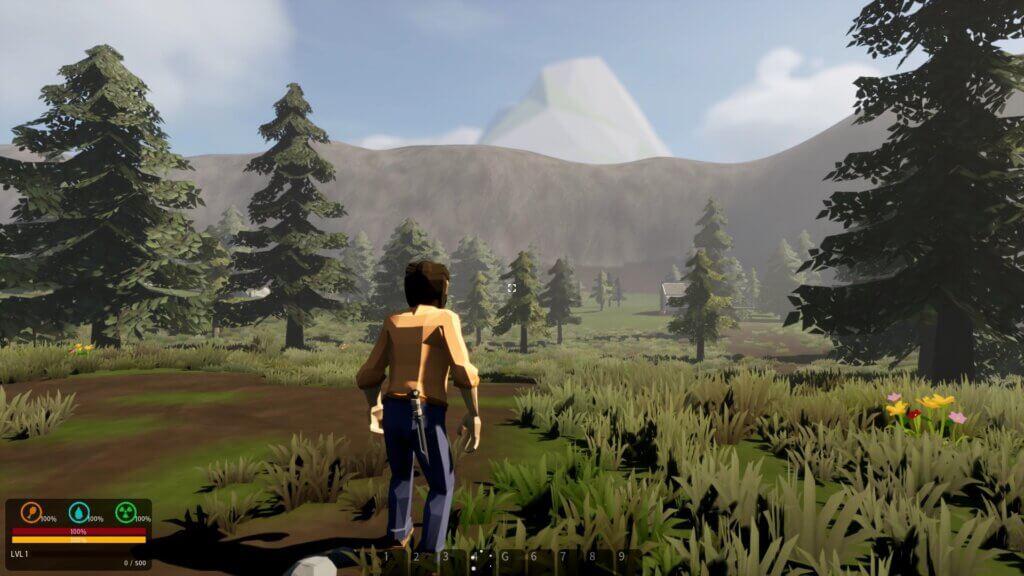
Task: Choose hotbar slot number 2
Action: tap(417, 558)
